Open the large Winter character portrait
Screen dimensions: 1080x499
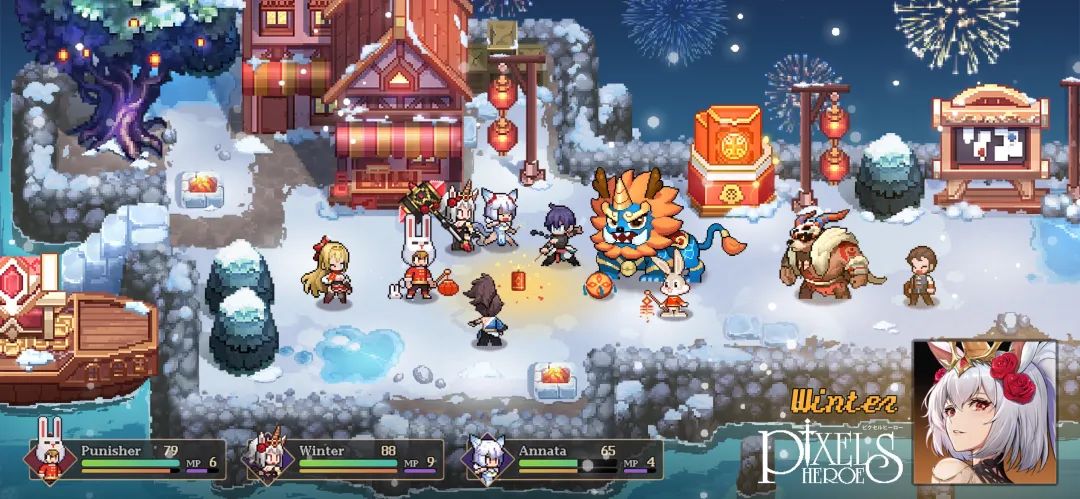point(984,412)
